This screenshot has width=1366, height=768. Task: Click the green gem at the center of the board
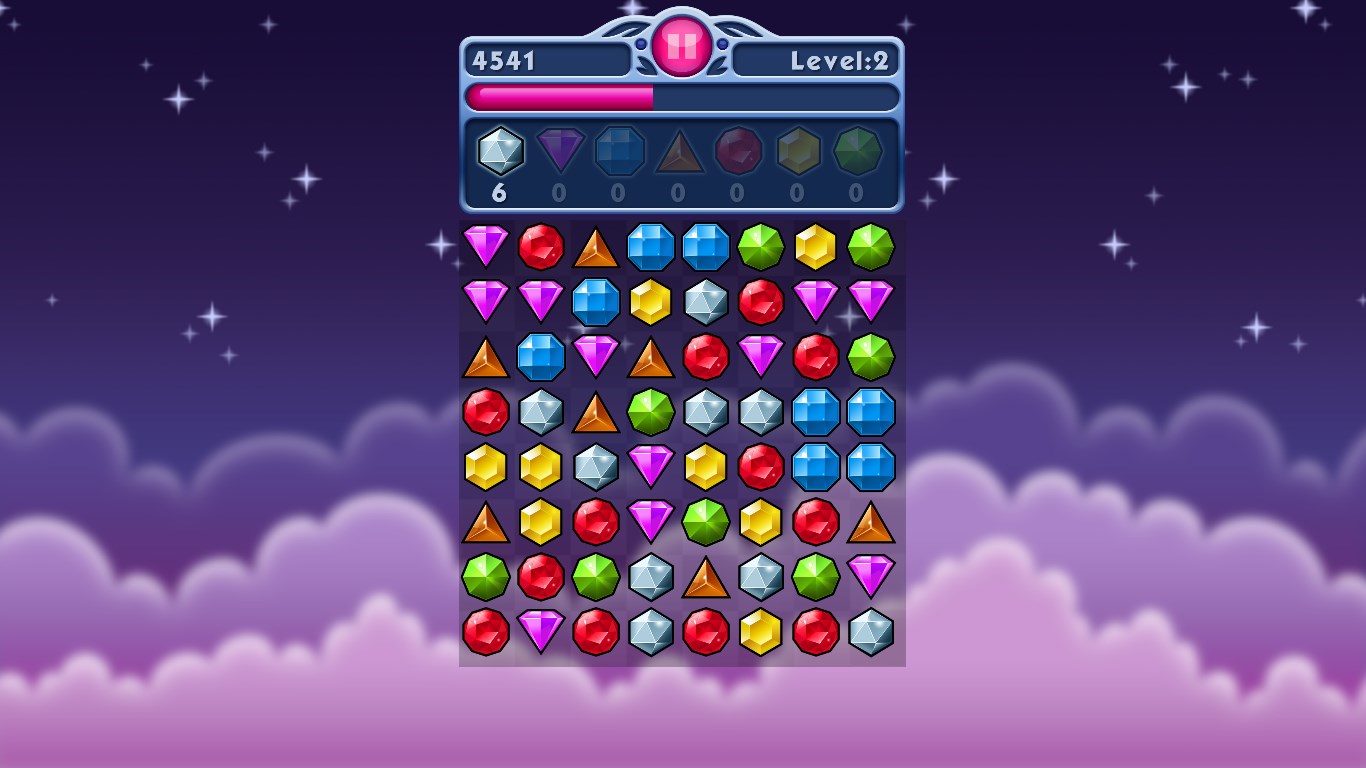pyautogui.click(x=652, y=412)
